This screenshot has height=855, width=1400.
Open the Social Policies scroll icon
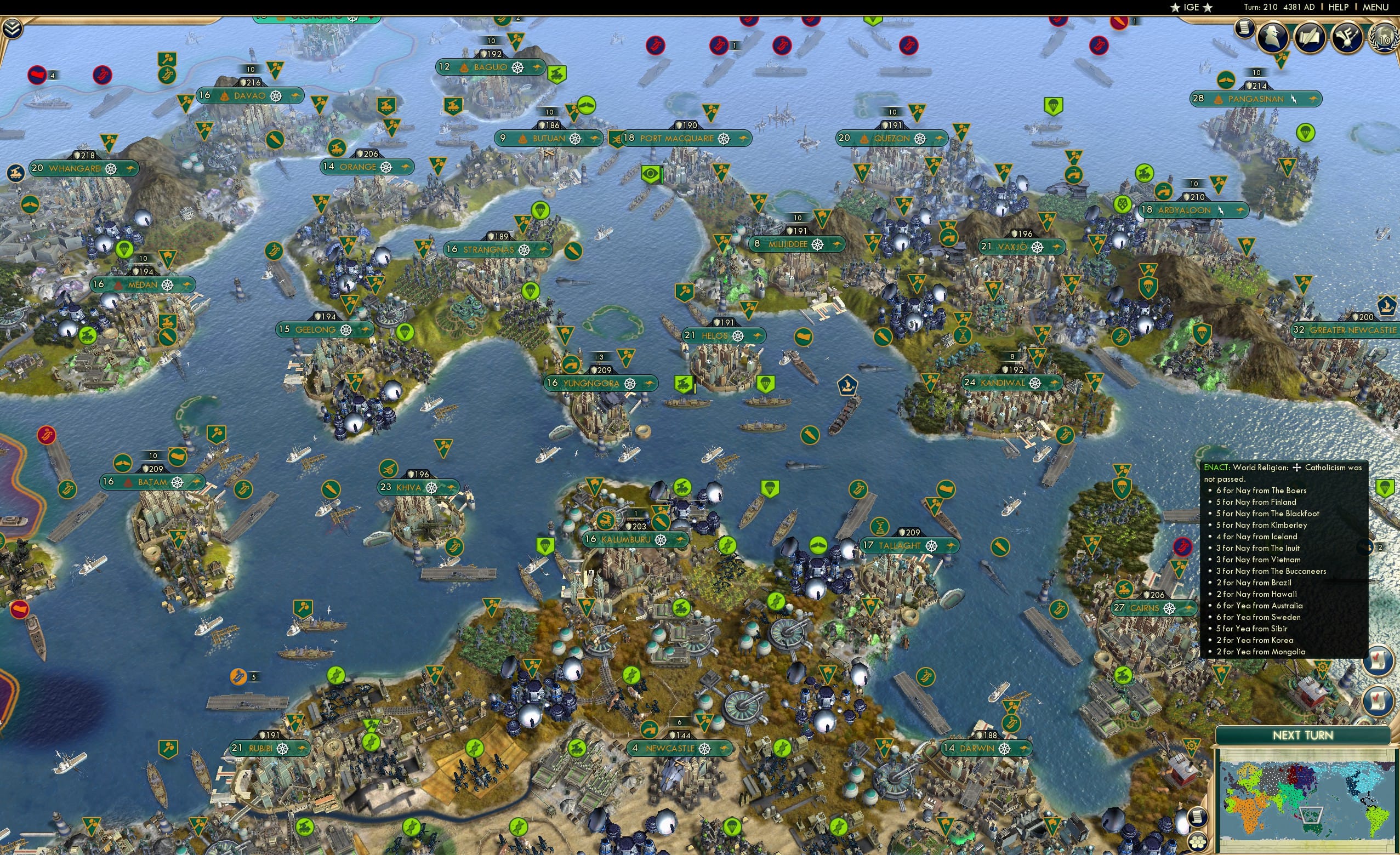pos(1311,37)
